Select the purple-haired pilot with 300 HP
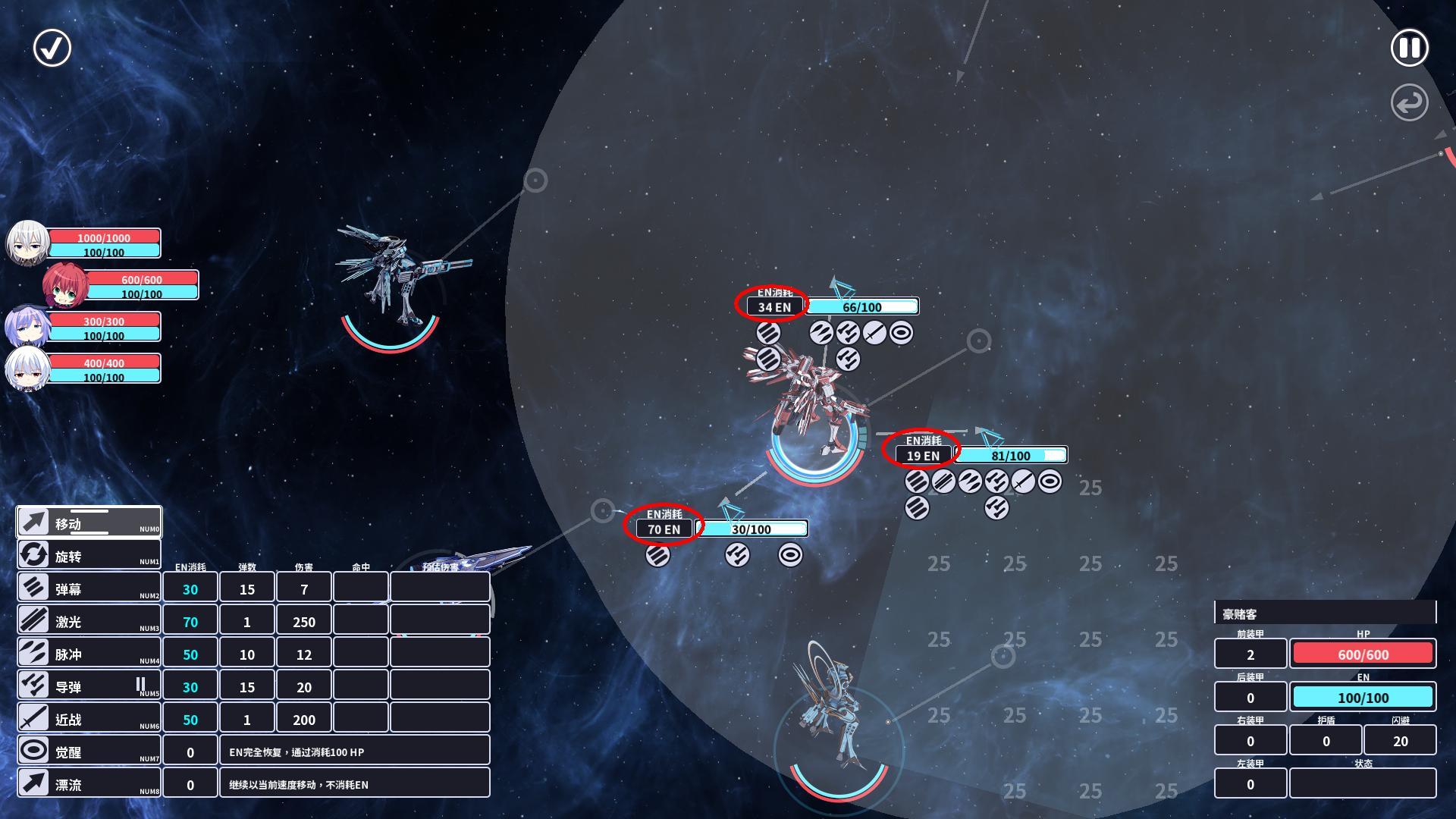Viewport: 1456px width, 819px height. tap(28, 328)
